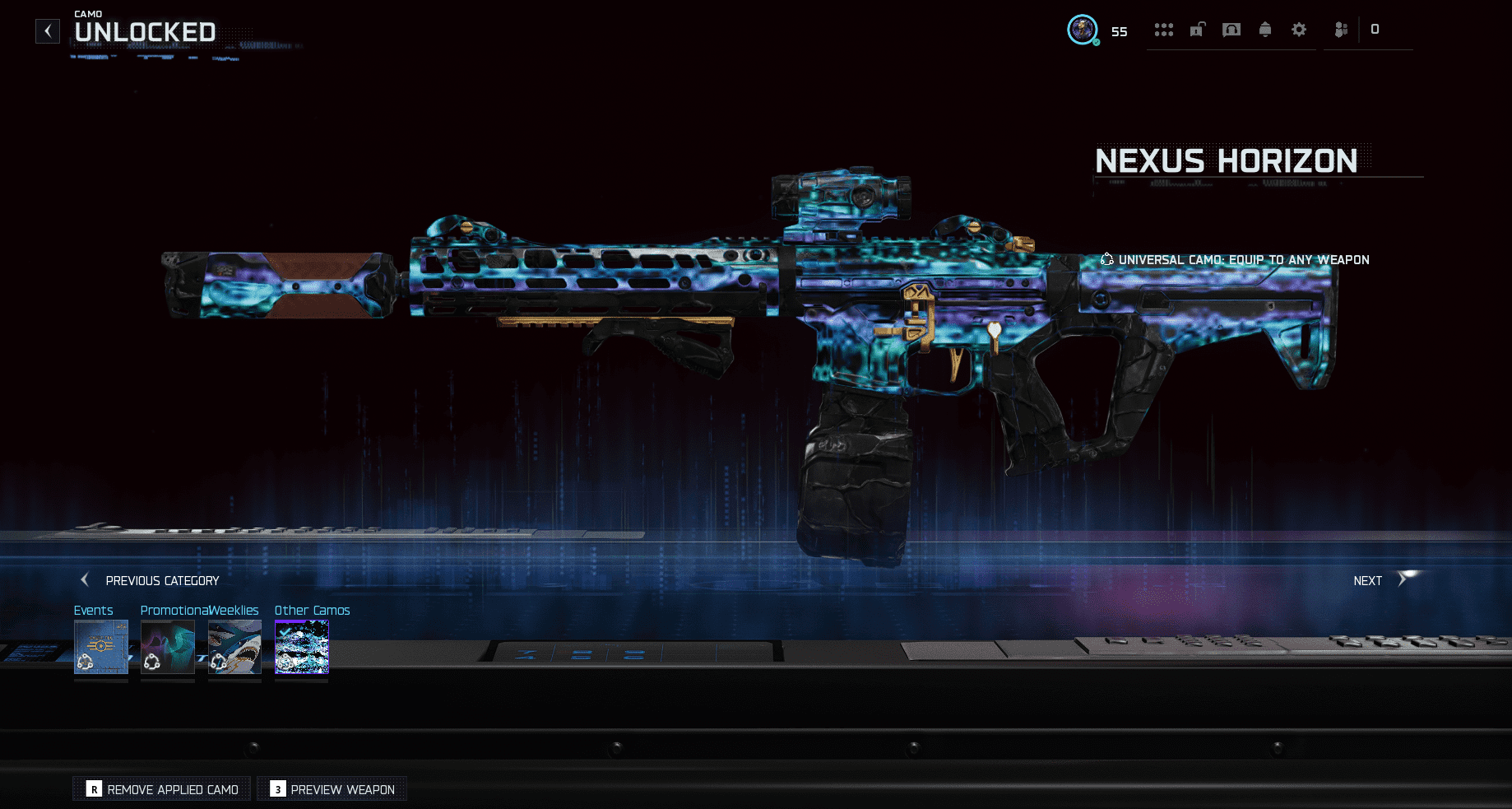Check notifications via the bell icon
The height and width of the screenshot is (809, 1512).
(1264, 30)
